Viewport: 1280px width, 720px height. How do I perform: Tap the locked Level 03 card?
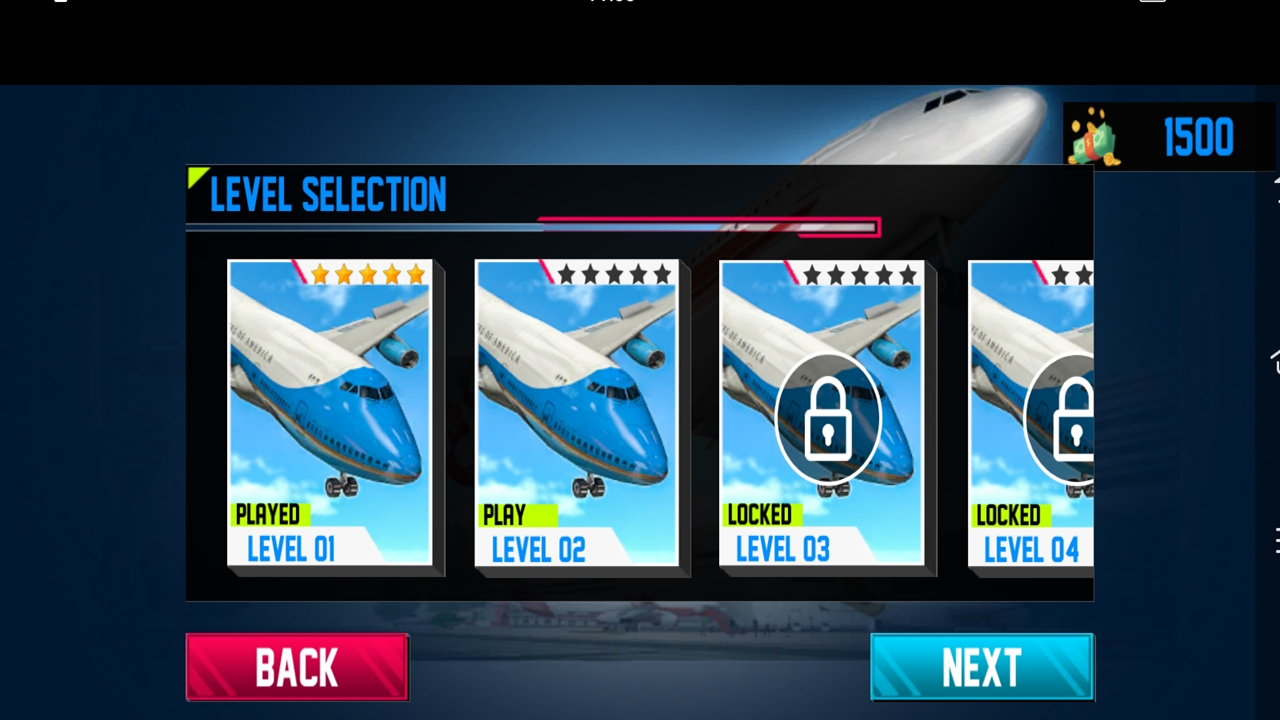[x=822, y=413]
